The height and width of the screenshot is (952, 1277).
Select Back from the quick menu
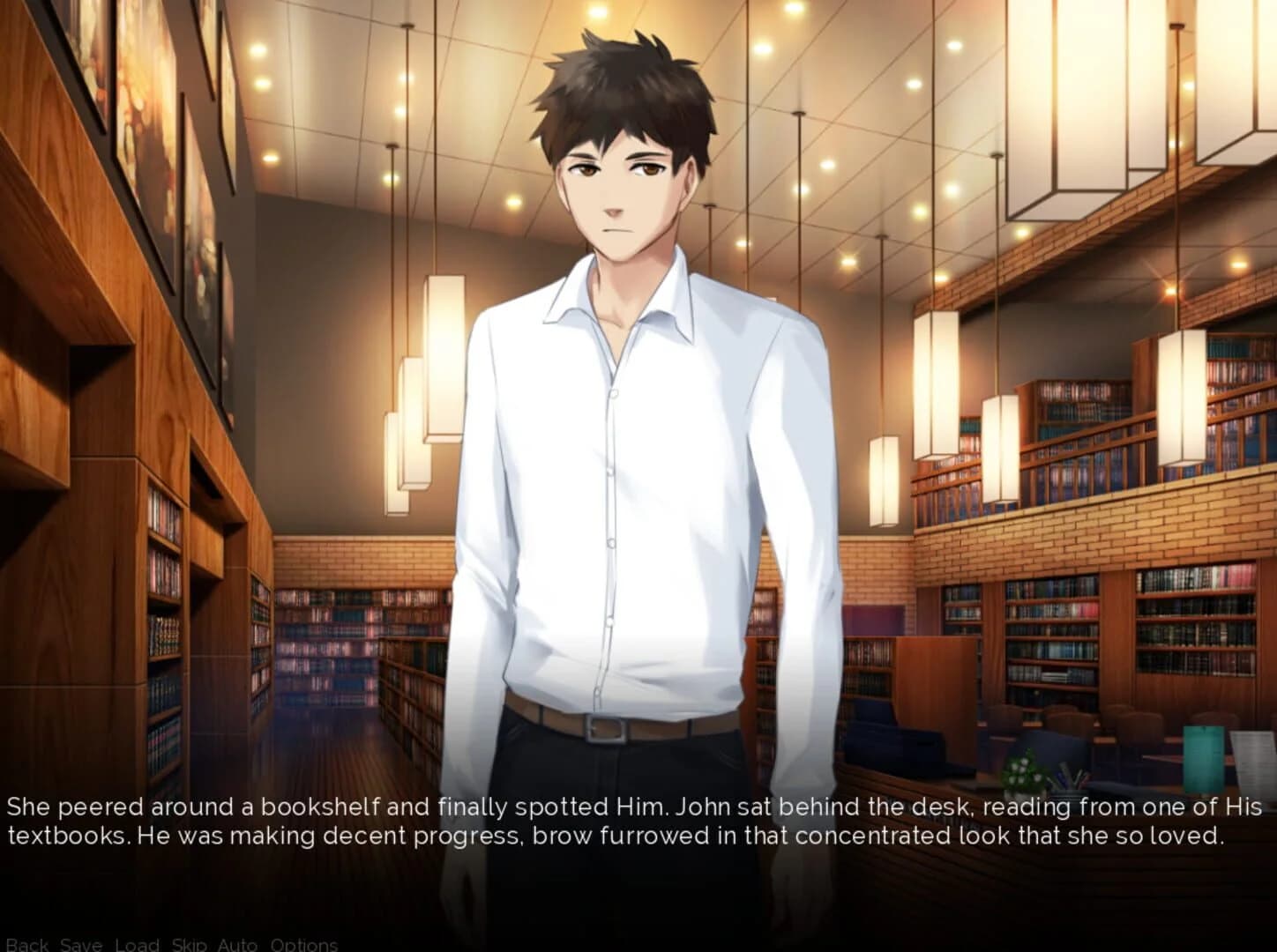point(26,944)
